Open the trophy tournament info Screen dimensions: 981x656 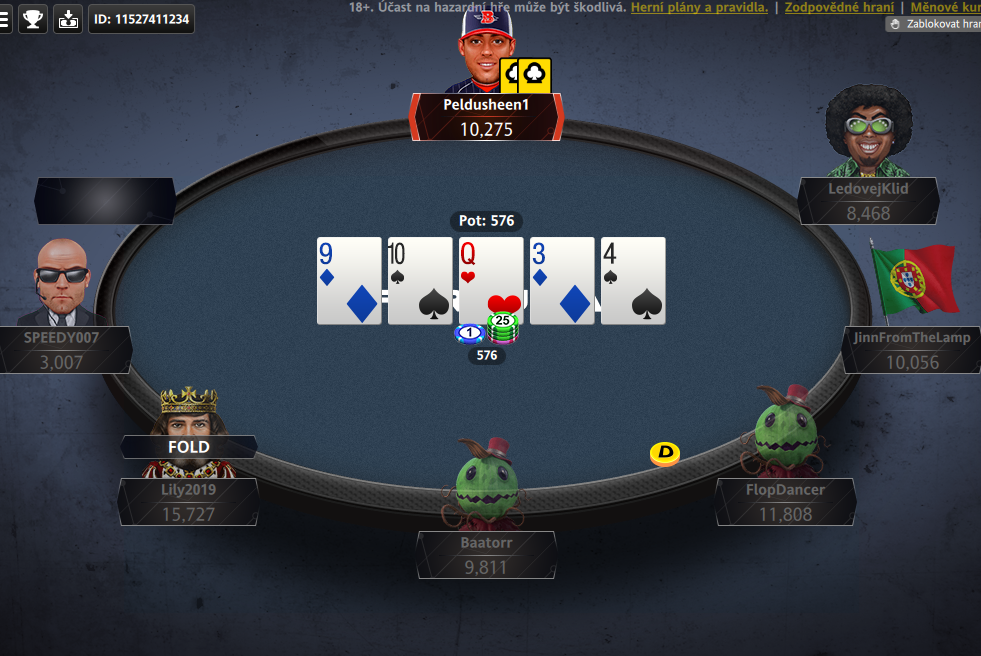point(33,19)
